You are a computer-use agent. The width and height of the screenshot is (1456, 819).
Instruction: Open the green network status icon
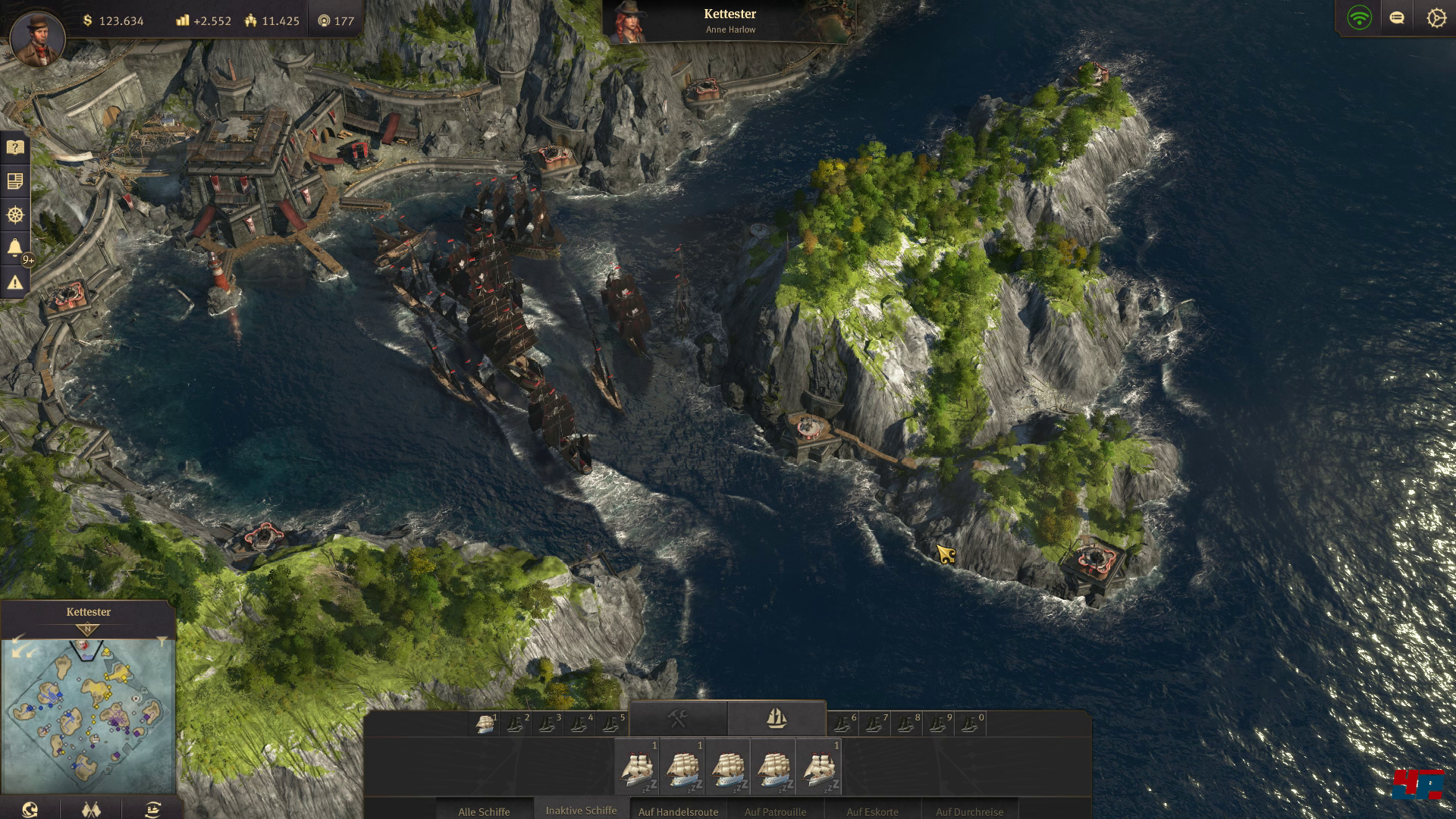(x=1359, y=18)
